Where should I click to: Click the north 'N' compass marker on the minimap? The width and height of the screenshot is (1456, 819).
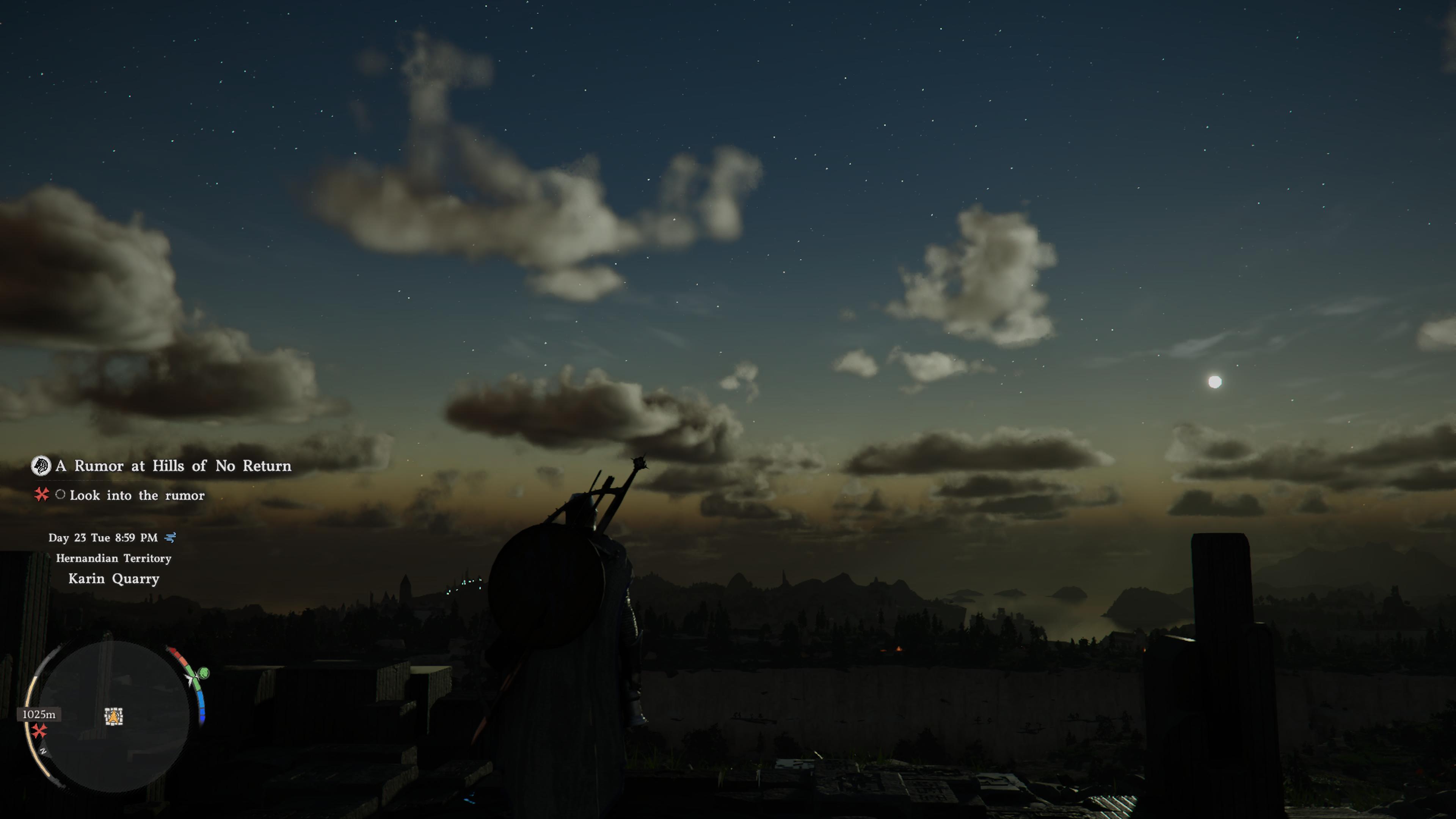(44, 751)
